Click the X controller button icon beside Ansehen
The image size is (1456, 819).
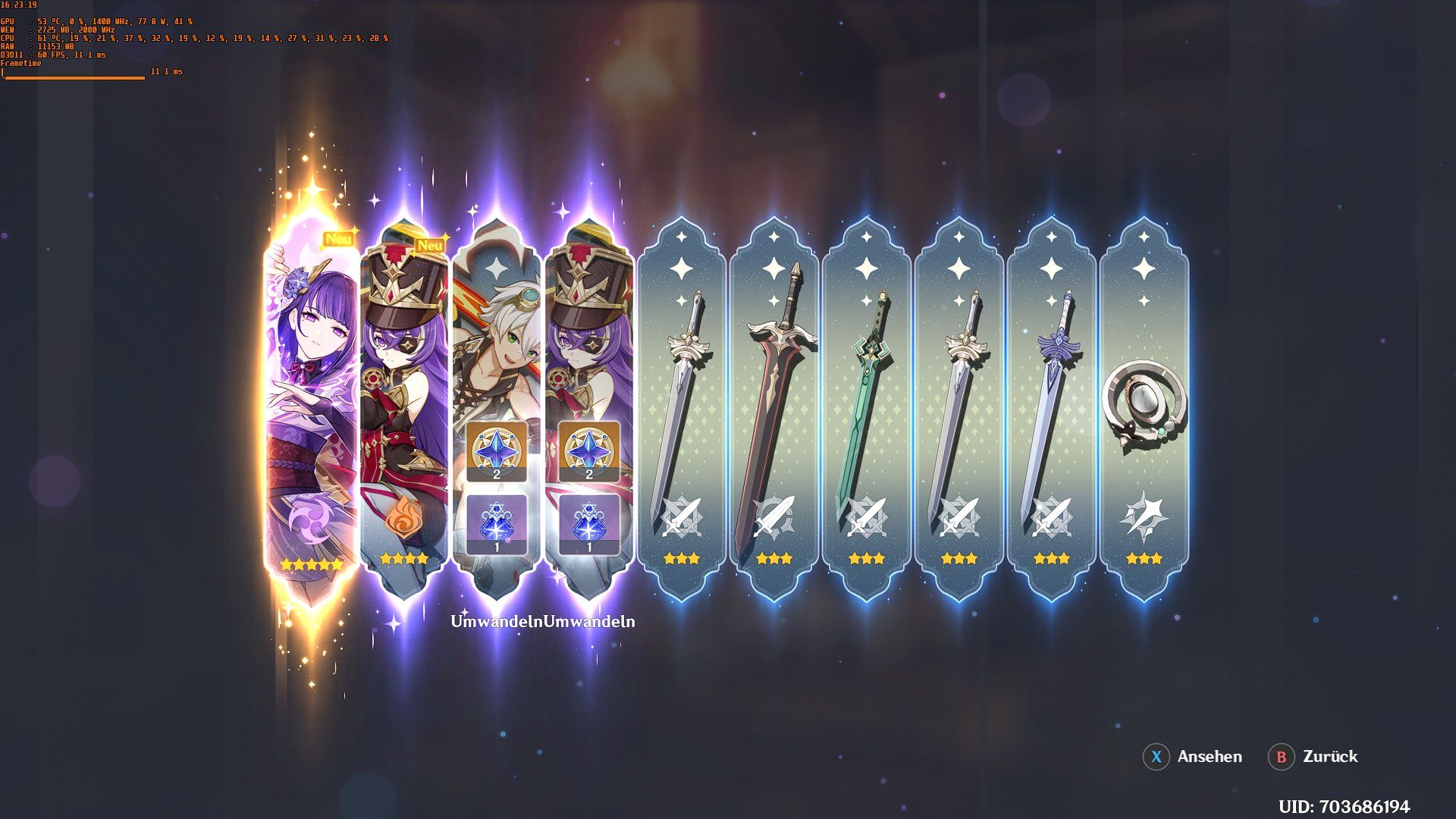coord(1155,757)
